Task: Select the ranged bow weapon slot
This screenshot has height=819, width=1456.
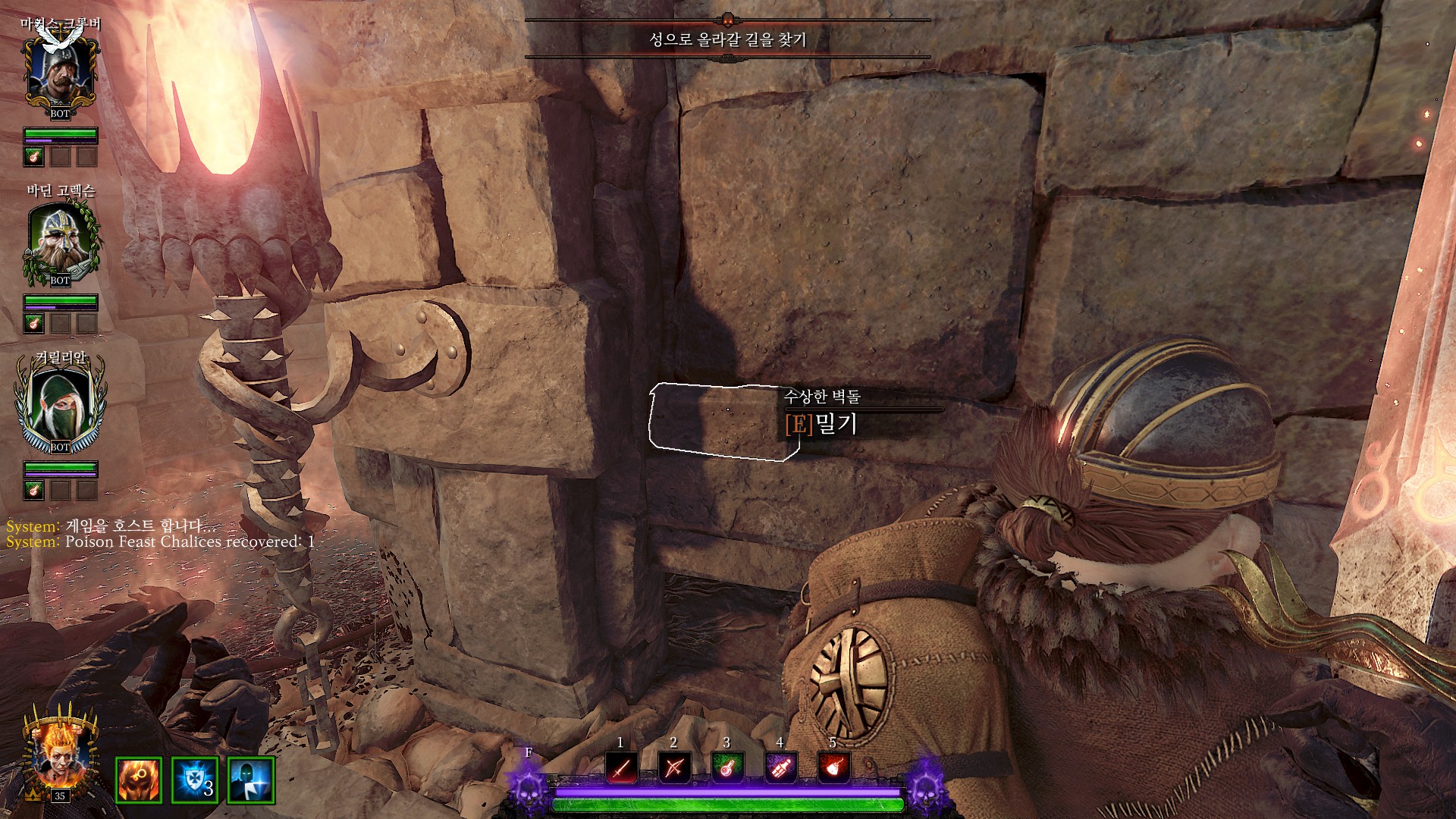Action: coord(674,768)
